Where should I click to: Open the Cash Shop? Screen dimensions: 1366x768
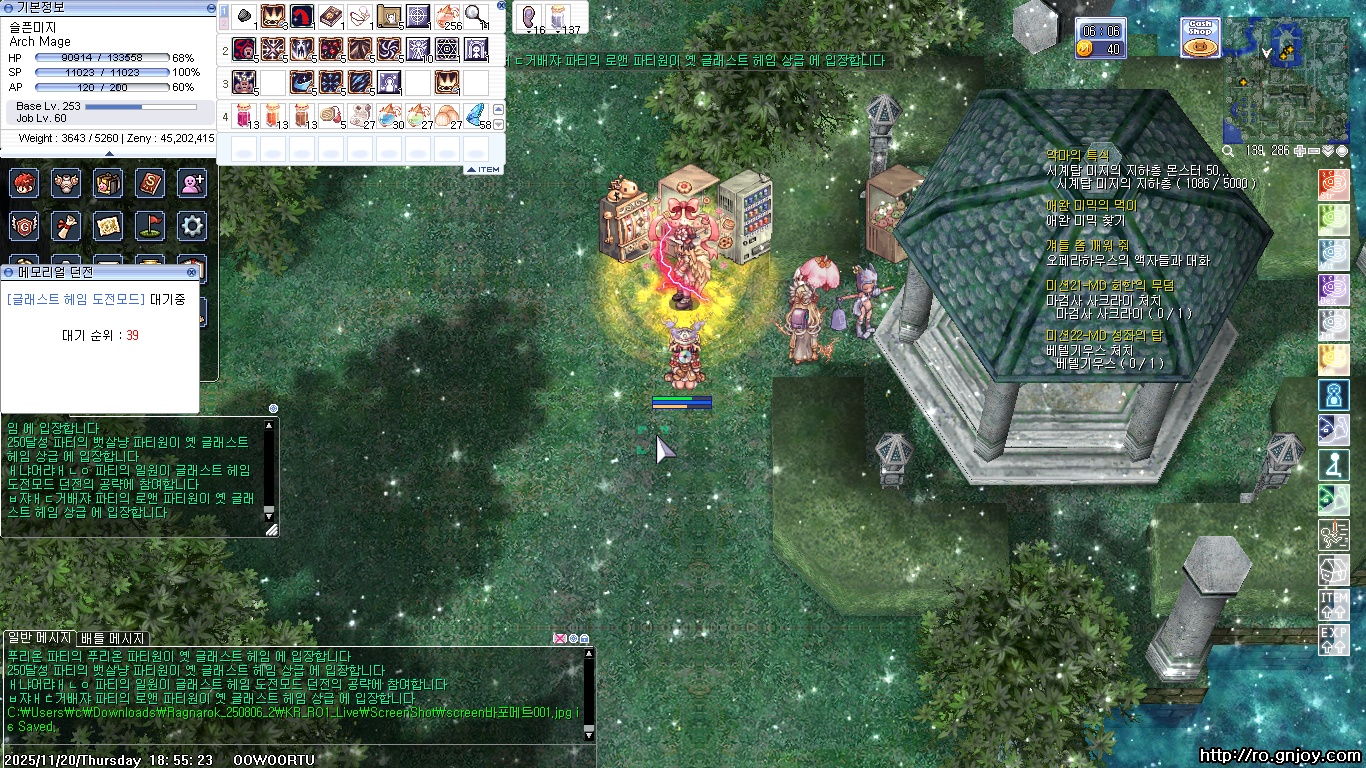1200,37
